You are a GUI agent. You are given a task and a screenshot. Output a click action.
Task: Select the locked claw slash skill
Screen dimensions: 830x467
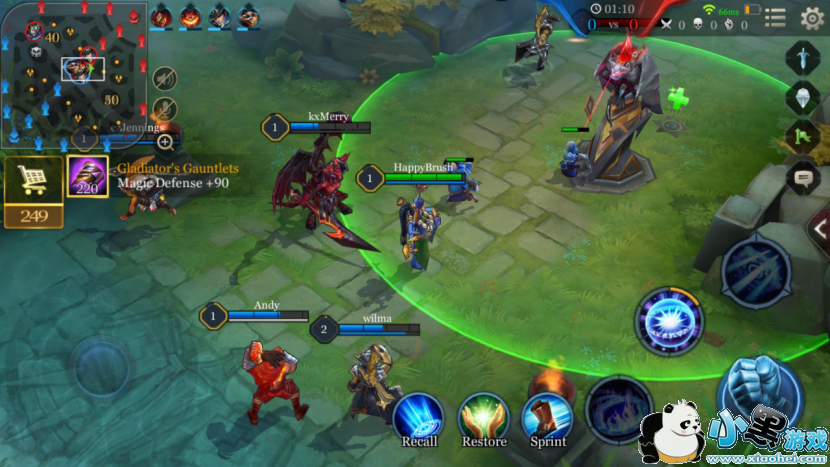[x=756, y=271]
